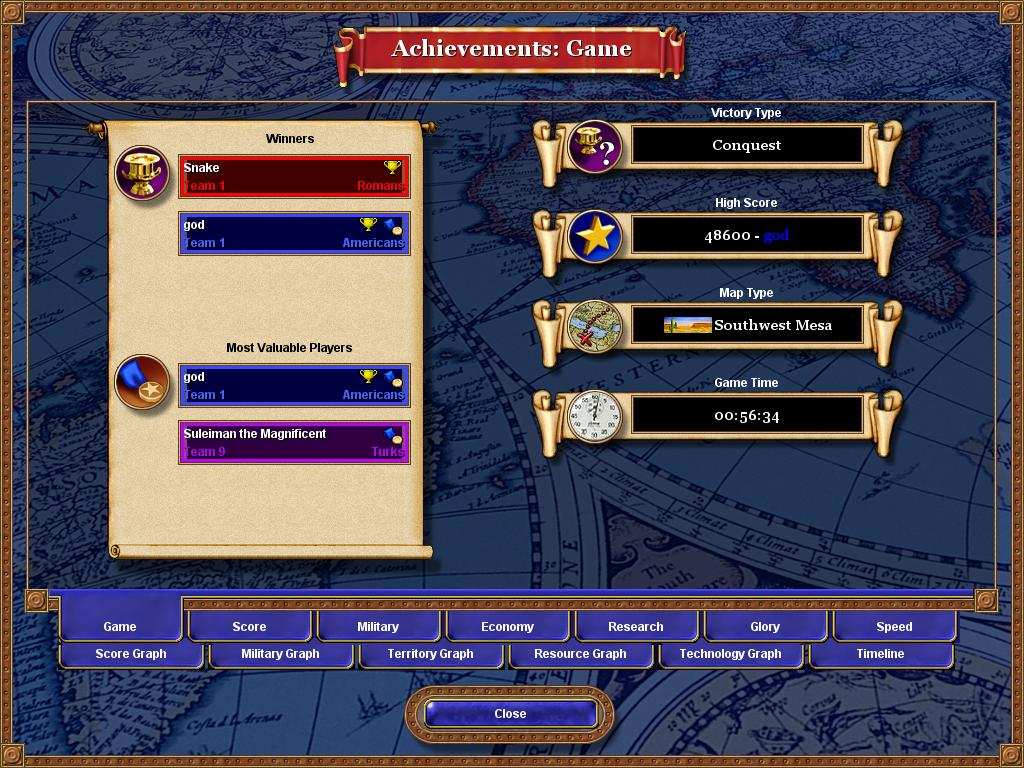Select Snake's Romans winner row
The height and width of the screenshot is (768, 1024).
(294, 176)
